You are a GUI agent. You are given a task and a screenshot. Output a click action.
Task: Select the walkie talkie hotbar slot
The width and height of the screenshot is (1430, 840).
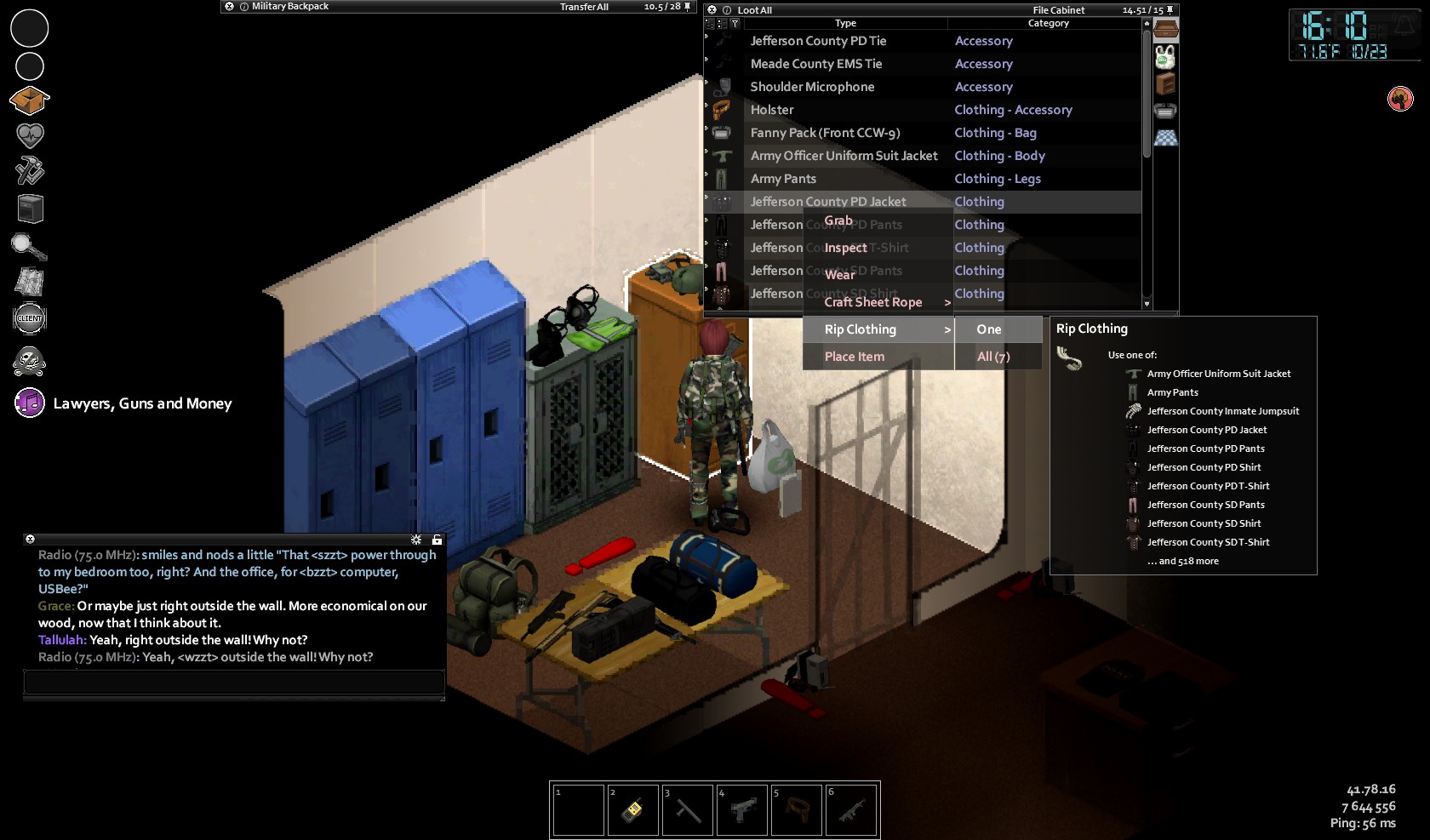pos(632,809)
